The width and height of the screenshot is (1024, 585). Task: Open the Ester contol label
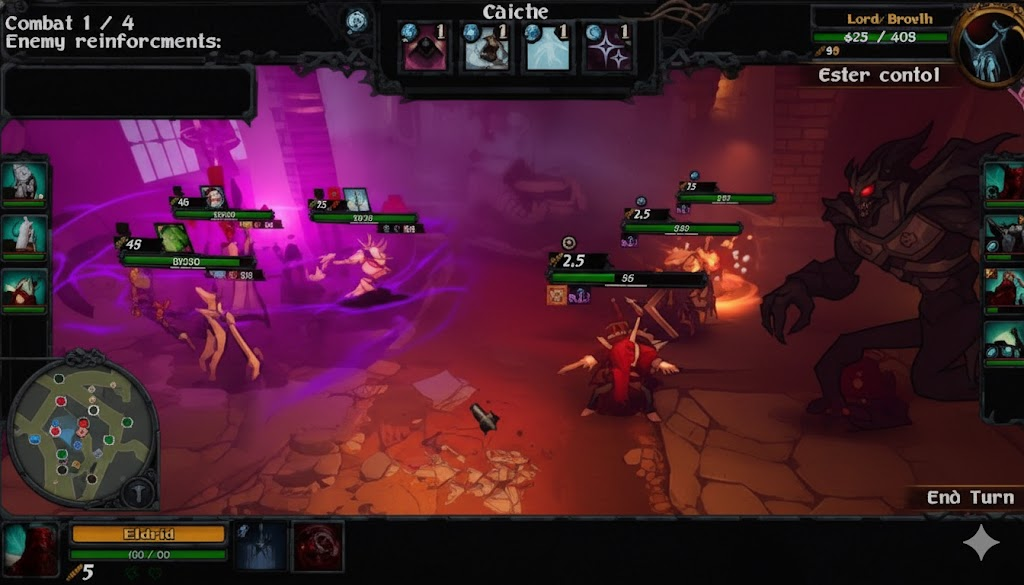point(878,76)
